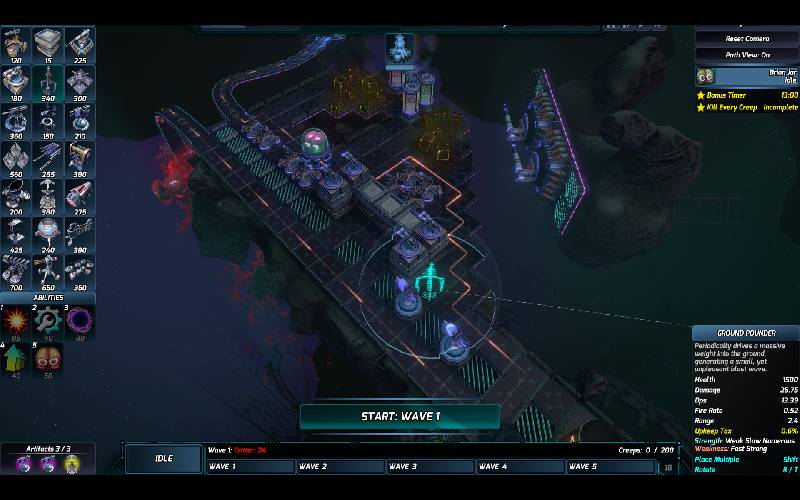Choose the tower costing 120

16,45
